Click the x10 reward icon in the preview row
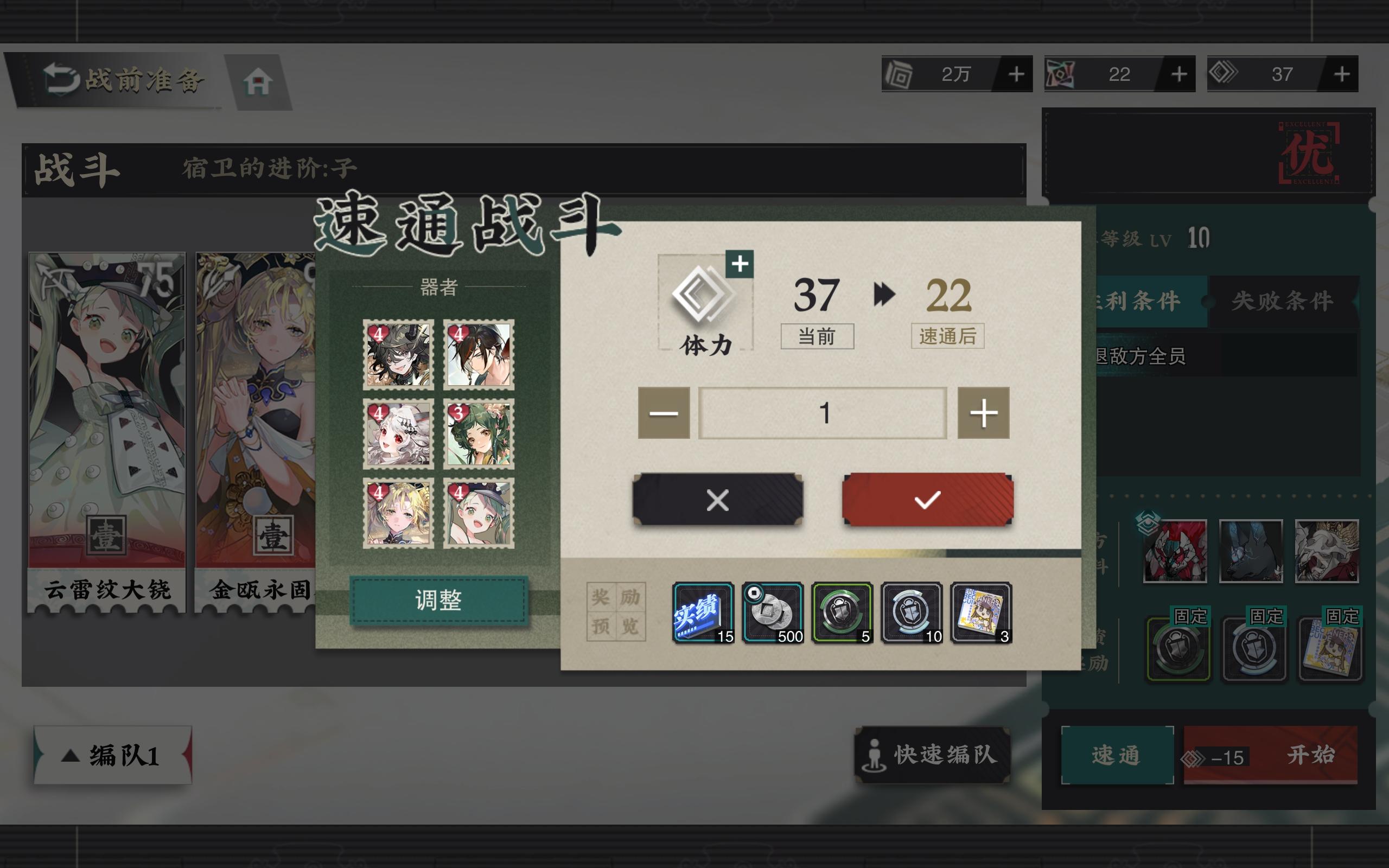This screenshot has height=868, width=1389. click(912, 614)
